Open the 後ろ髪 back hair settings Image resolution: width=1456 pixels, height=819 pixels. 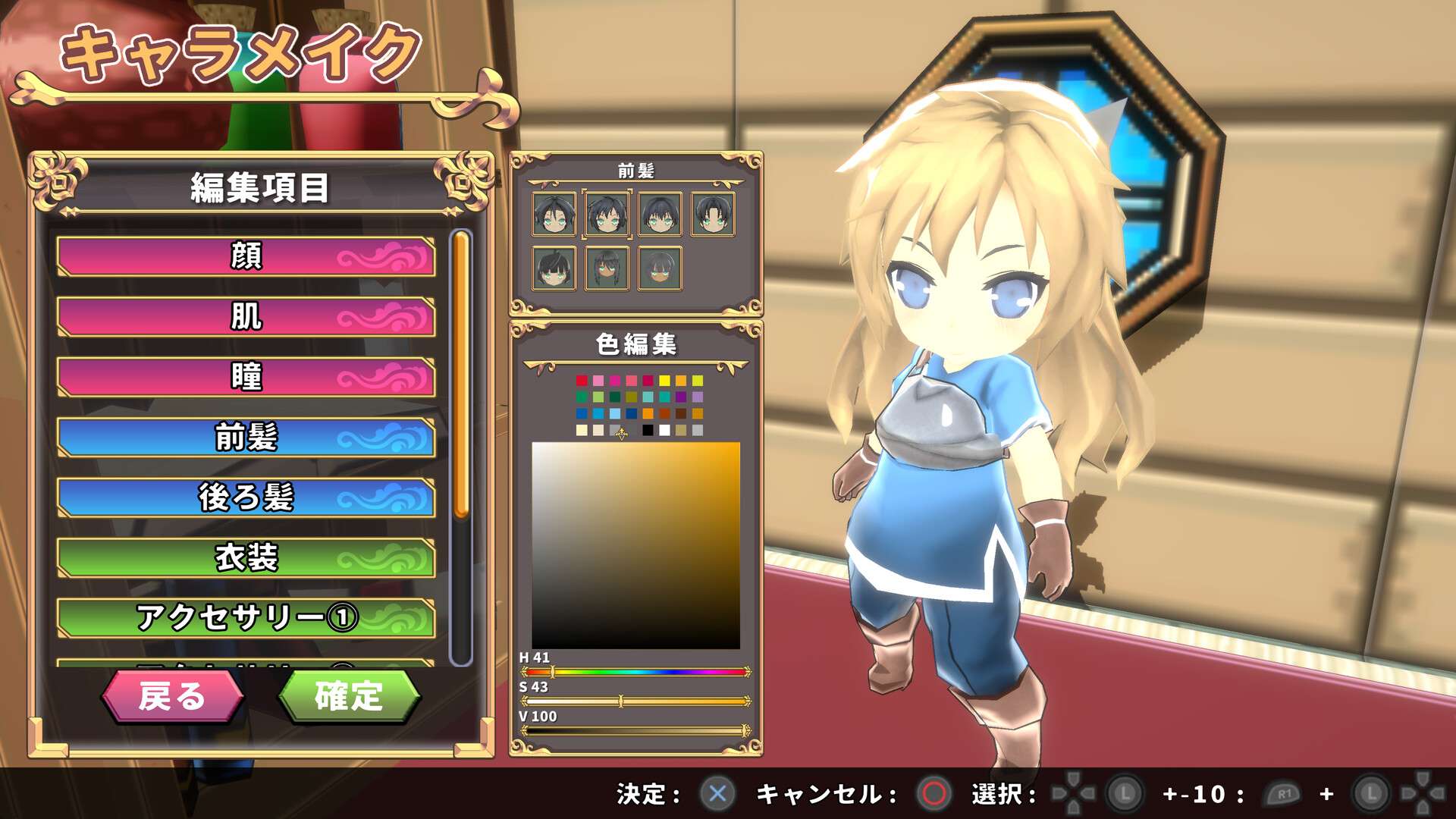(x=245, y=499)
